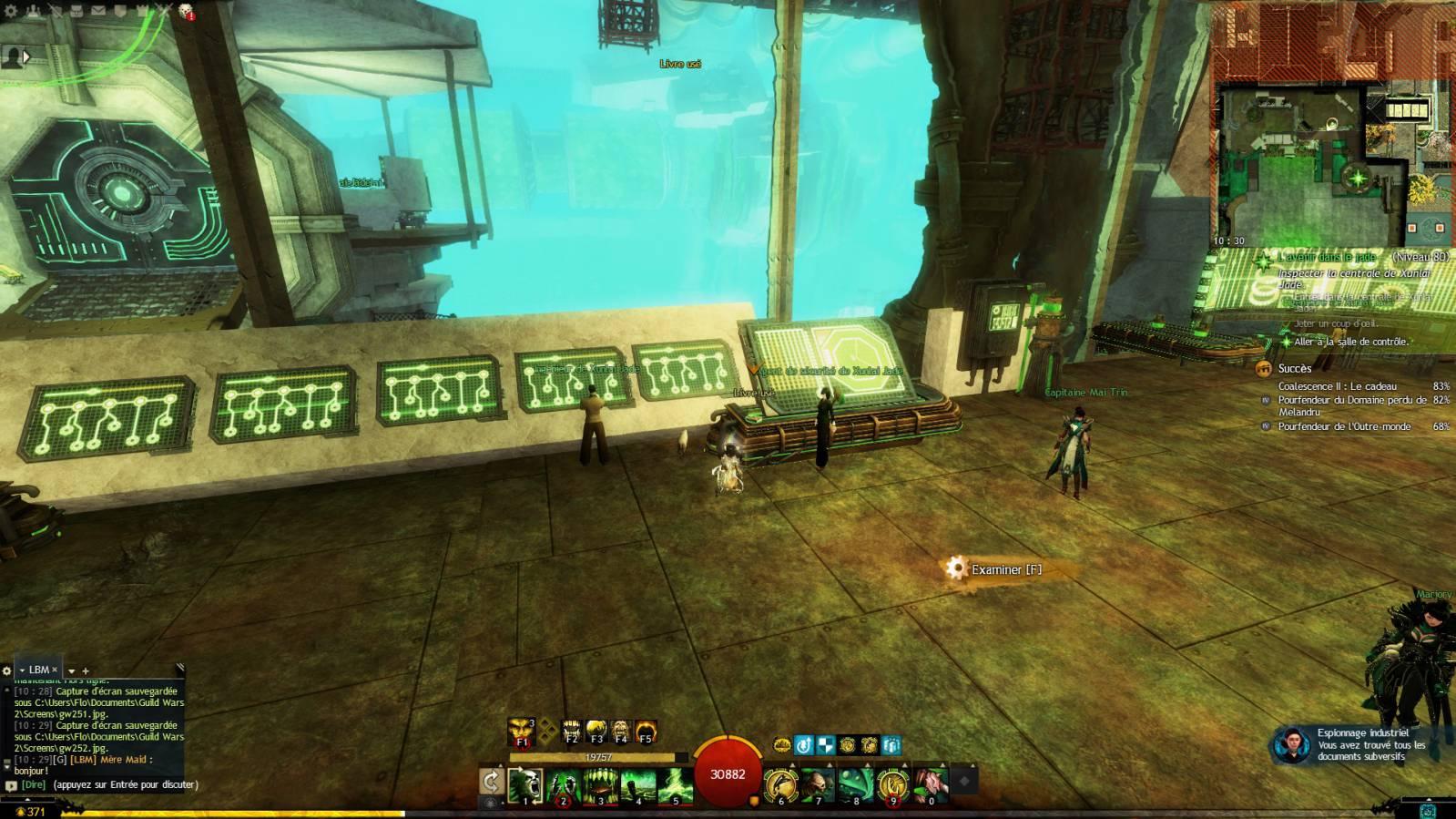Open chat options gear
Viewport: 1456px width, 819px height.
7,671
